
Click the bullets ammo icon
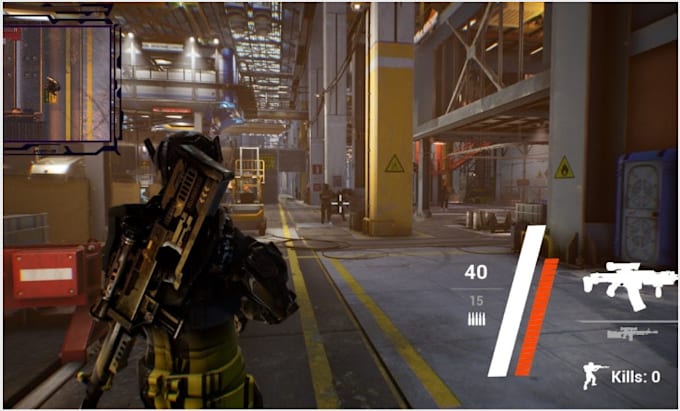(x=476, y=319)
